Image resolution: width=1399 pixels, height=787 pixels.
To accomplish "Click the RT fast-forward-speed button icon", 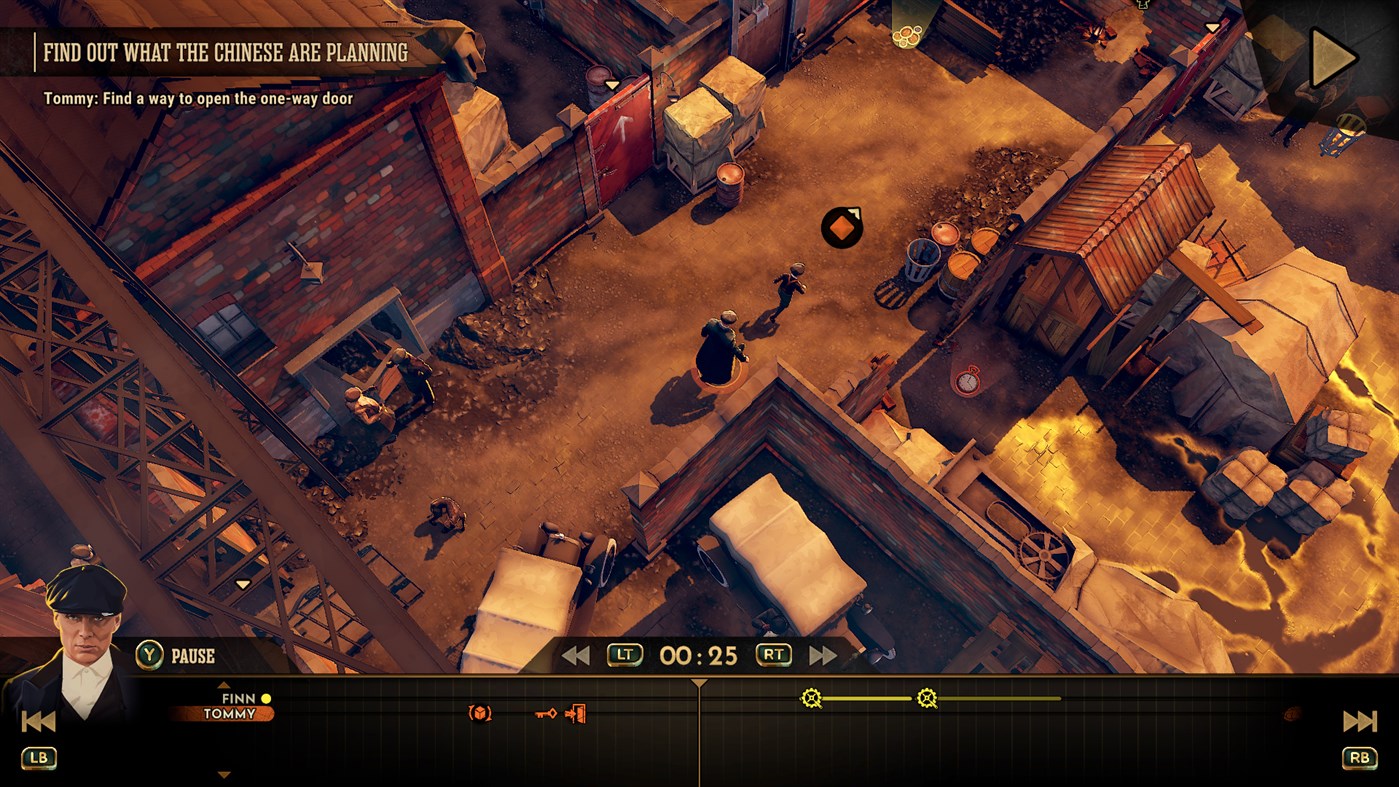I will tap(773, 656).
